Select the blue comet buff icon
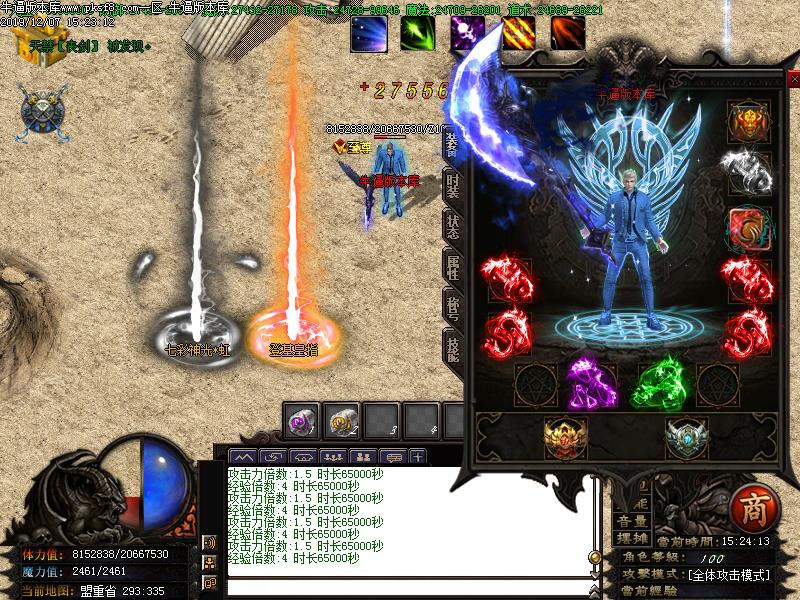The width and height of the screenshot is (800, 600). (x=367, y=33)
